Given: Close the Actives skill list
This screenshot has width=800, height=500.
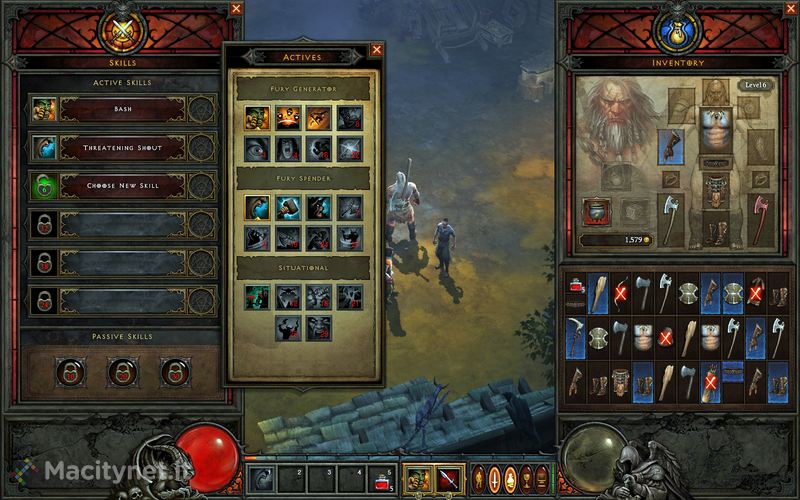Looking at the screenshot, I should click(x=377, y=49).
